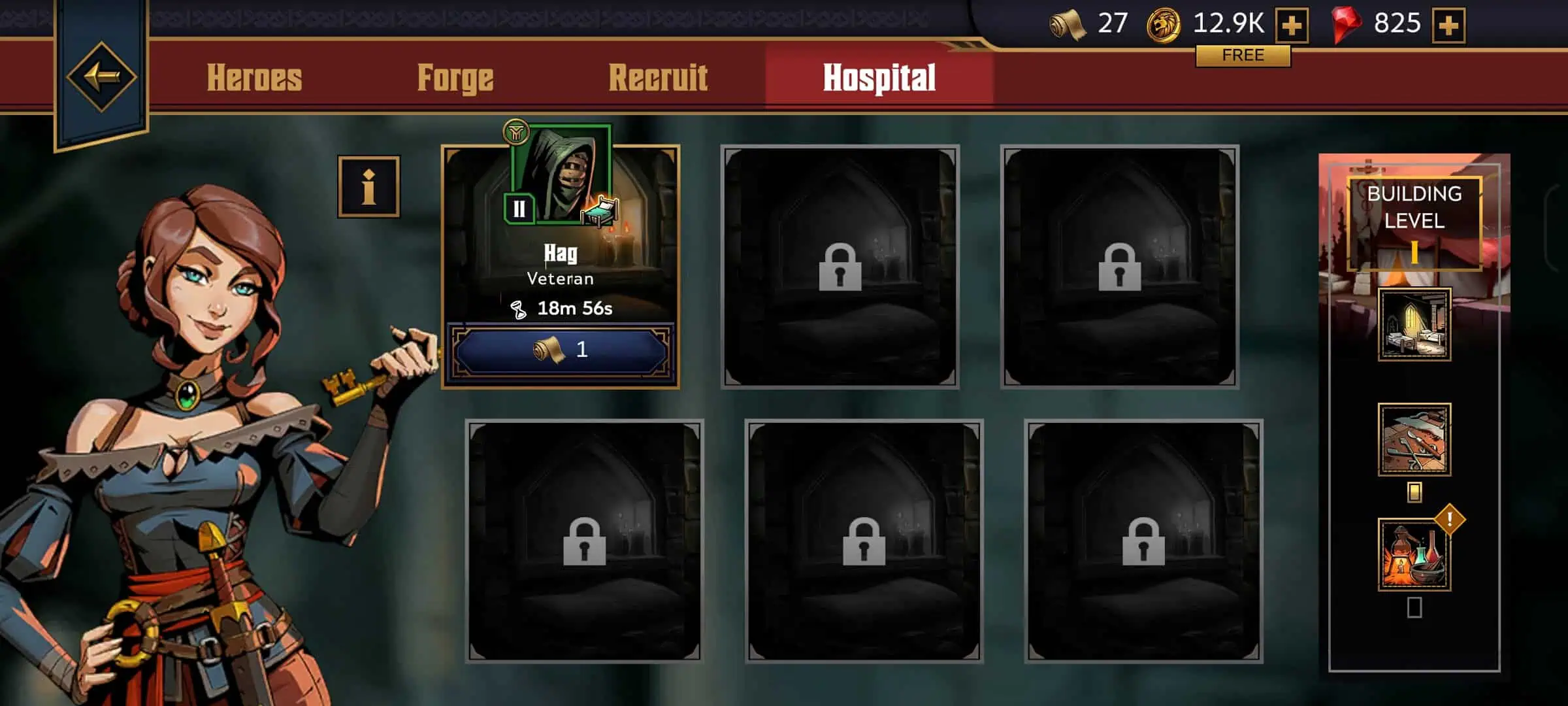Open the potions upgrade icon
Screen dimensions: 1568x706
coord(1414,555)
